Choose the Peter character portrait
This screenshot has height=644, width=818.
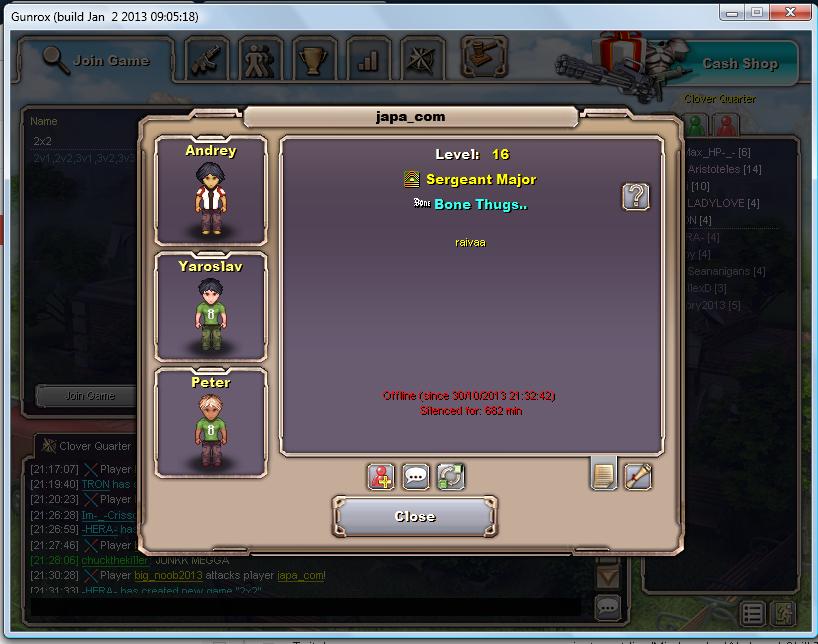211,422
